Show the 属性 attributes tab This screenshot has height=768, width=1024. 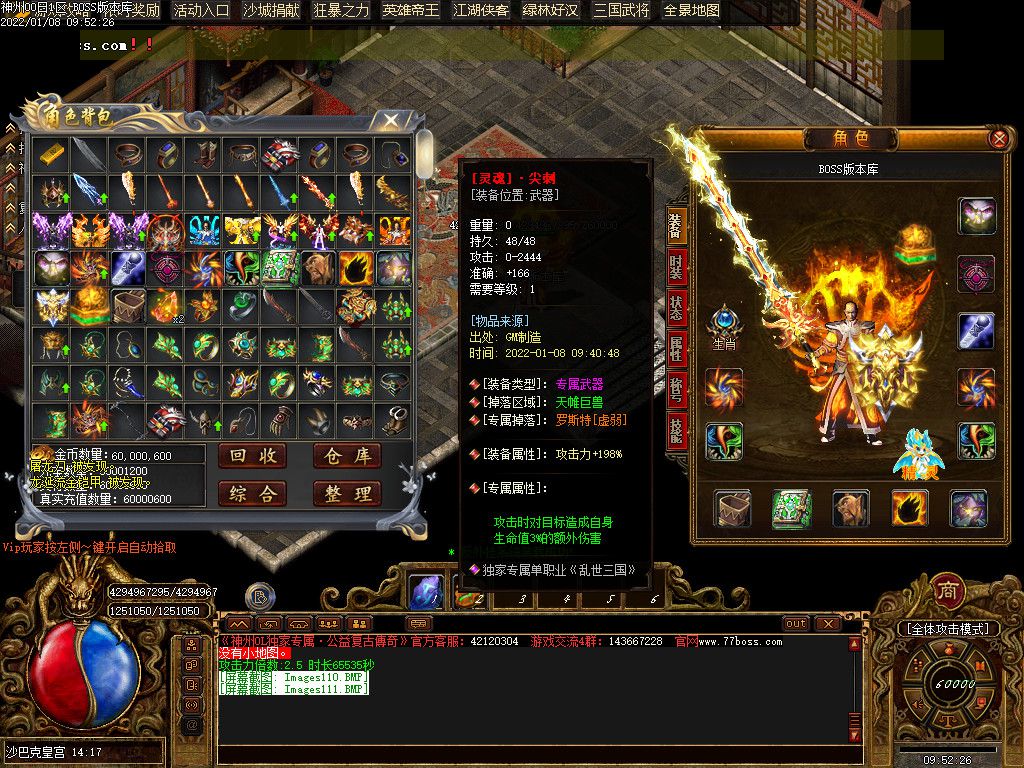(677, 349)
